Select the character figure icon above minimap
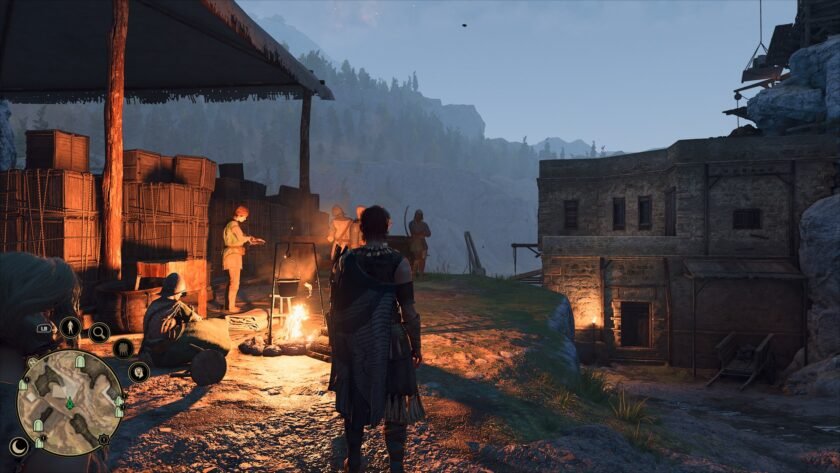The height and width of the screenshot is (473, 840). coord(70,326)
